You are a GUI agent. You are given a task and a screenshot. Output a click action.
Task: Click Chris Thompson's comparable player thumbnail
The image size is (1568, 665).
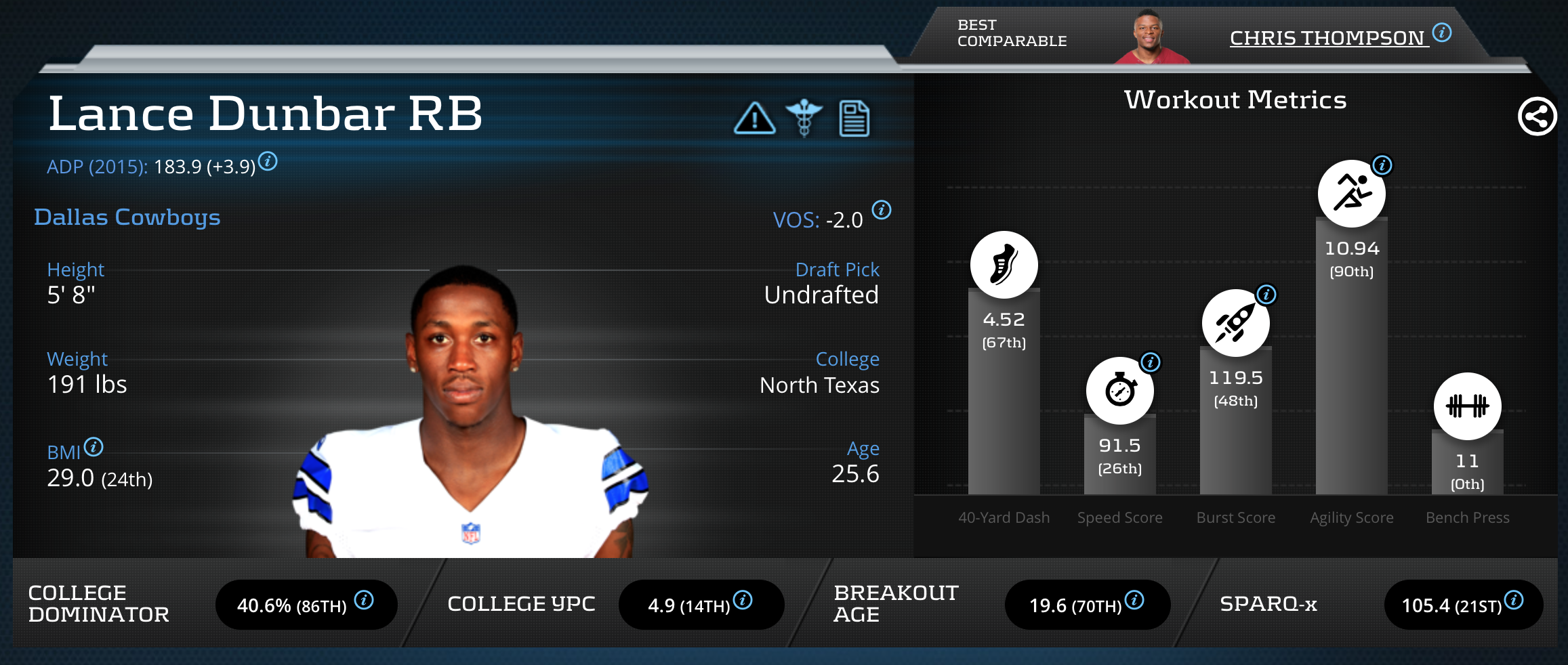click(x=1151, y=38)
